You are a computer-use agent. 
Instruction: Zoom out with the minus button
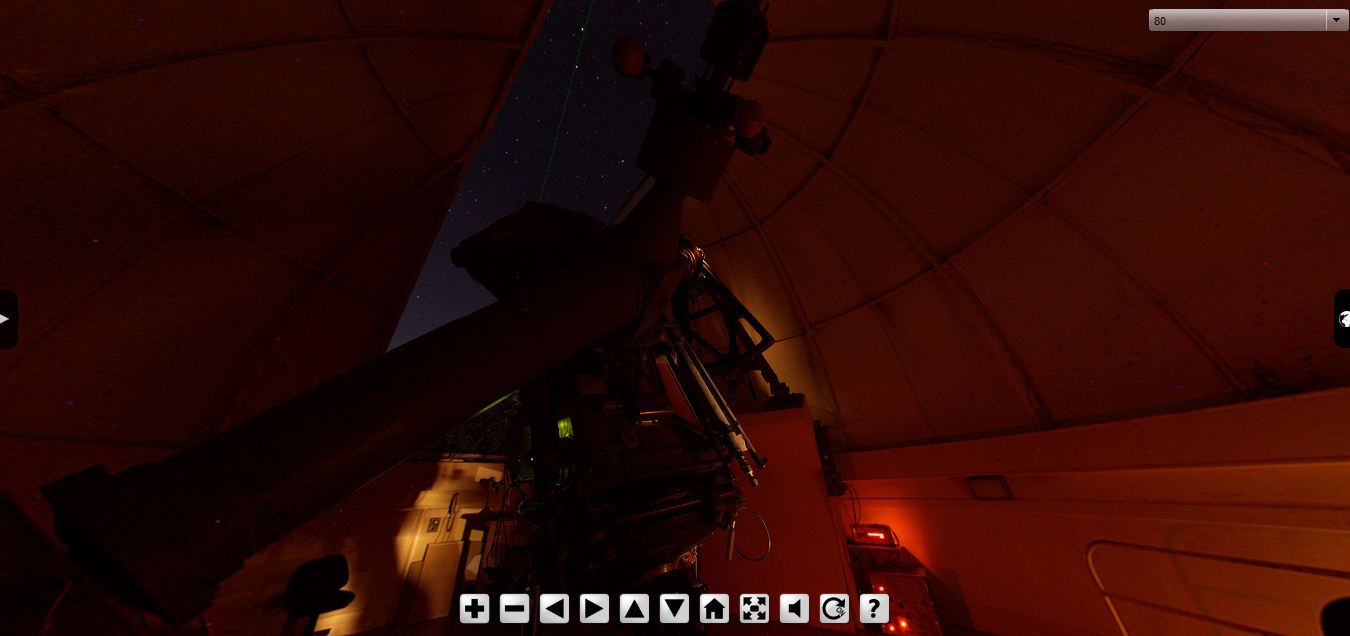pos(514,608)
